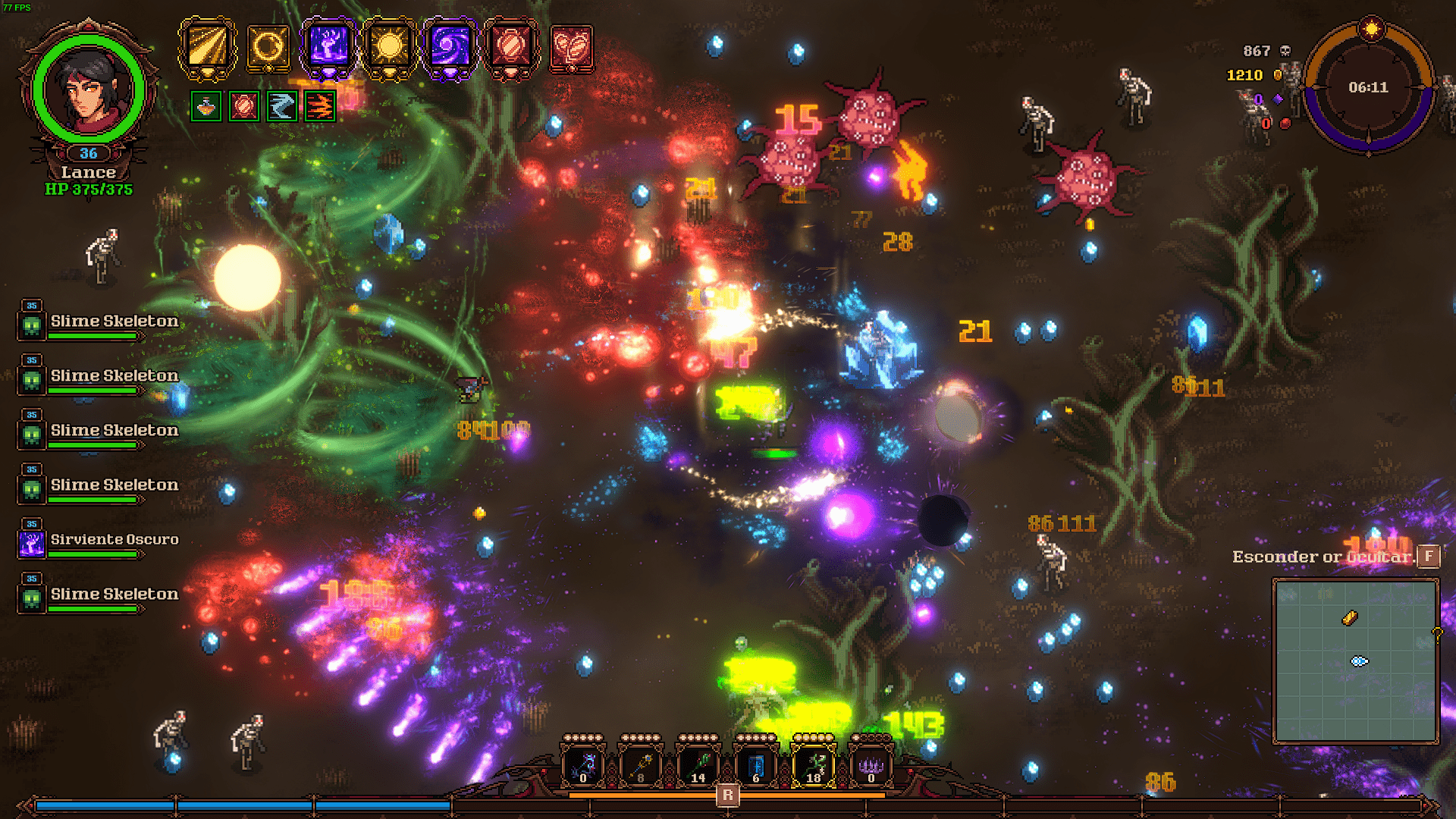
Task: Choose the purple reaching hand ability
Action: click(328, 47)
